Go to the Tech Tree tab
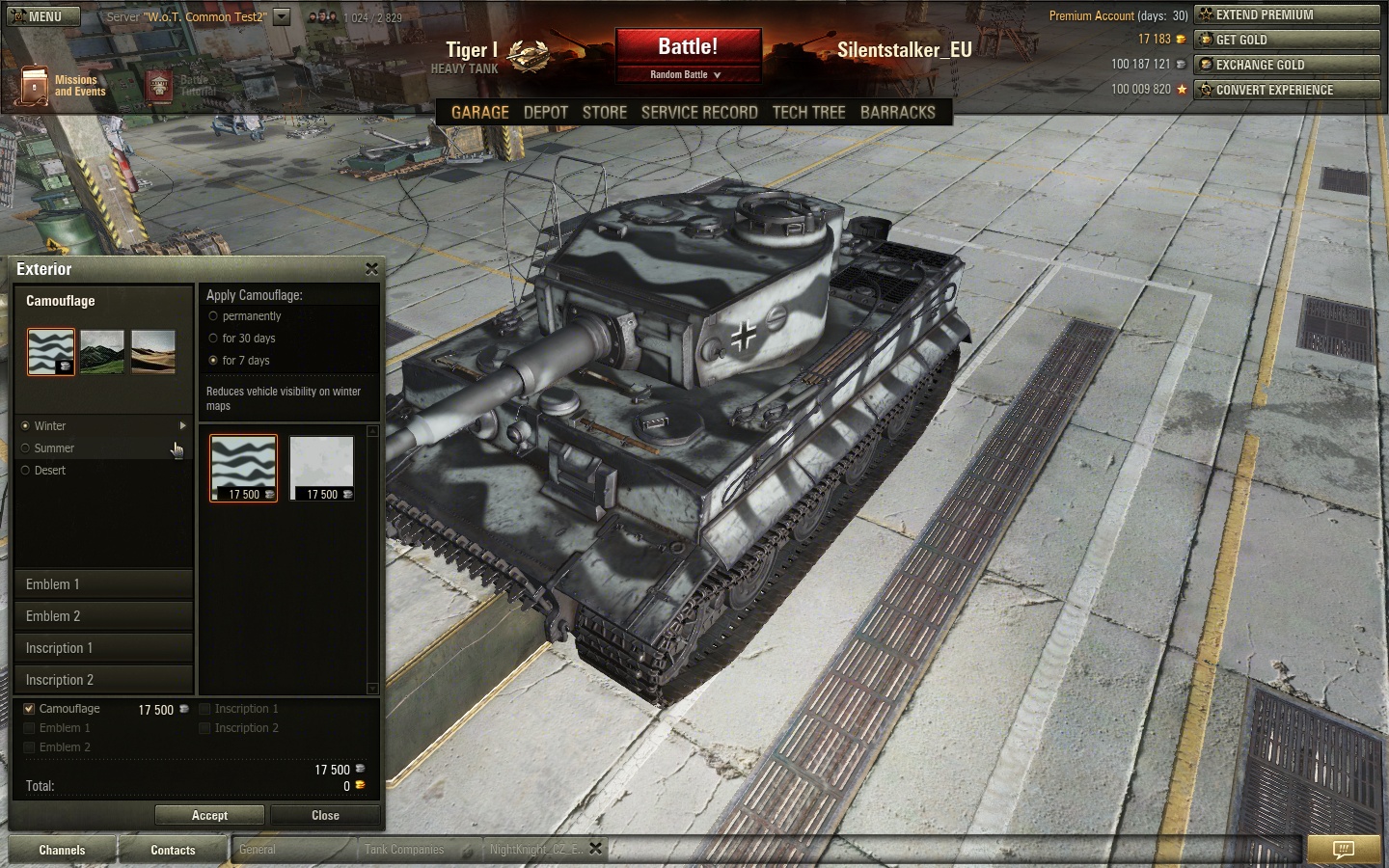Screen dimensions: 1389x868 808,113
